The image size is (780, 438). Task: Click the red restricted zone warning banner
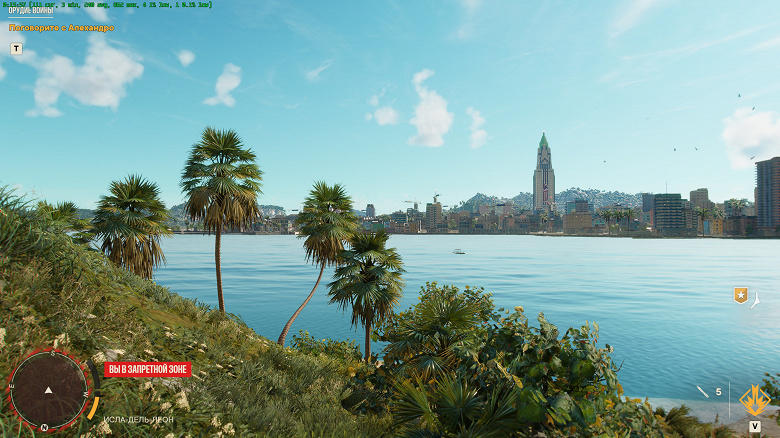(x=147, y=369)
